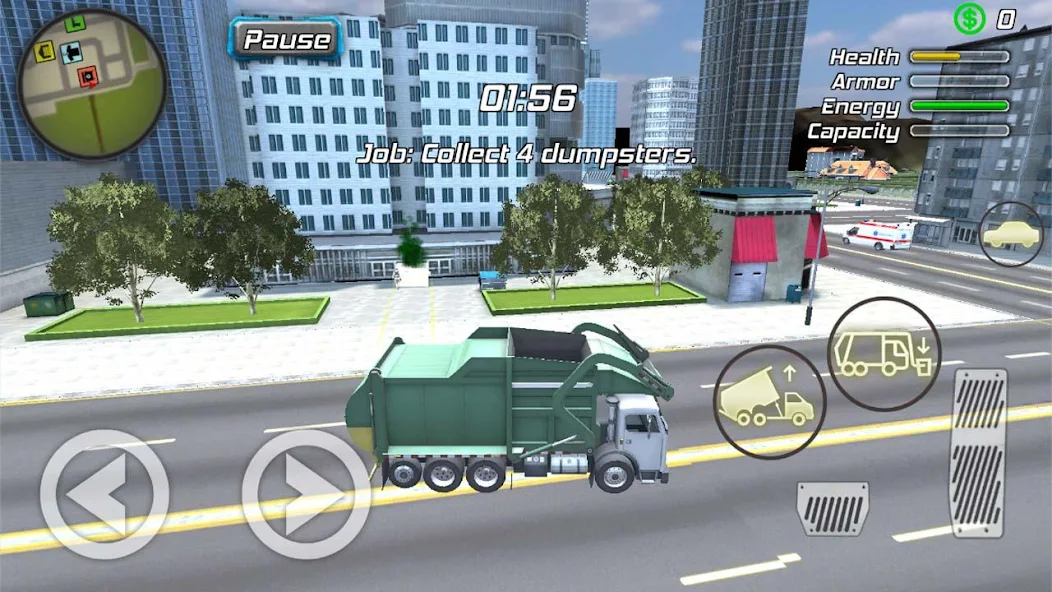Step on the gas accelerator pedal
Viewport: 1052px width, 592px height.
(978, 452)
